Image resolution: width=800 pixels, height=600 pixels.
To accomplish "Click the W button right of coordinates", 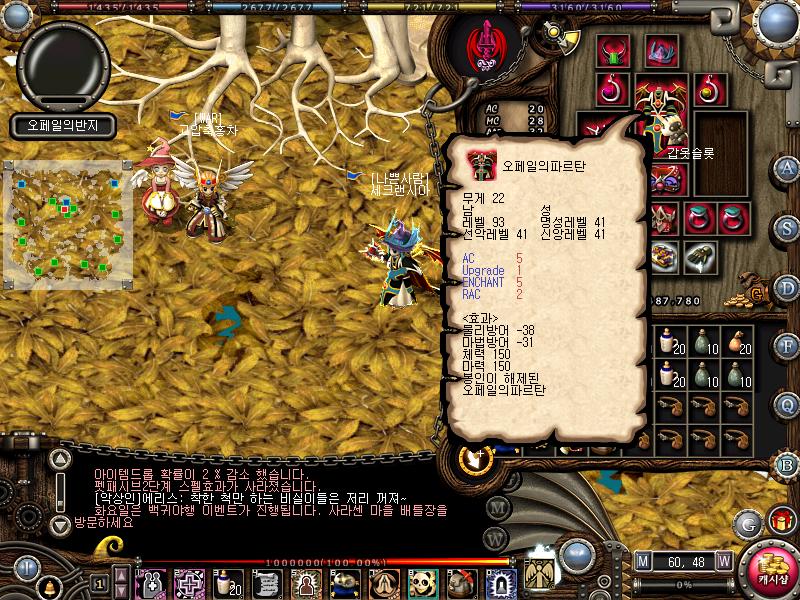I will [x=723, y=561].
